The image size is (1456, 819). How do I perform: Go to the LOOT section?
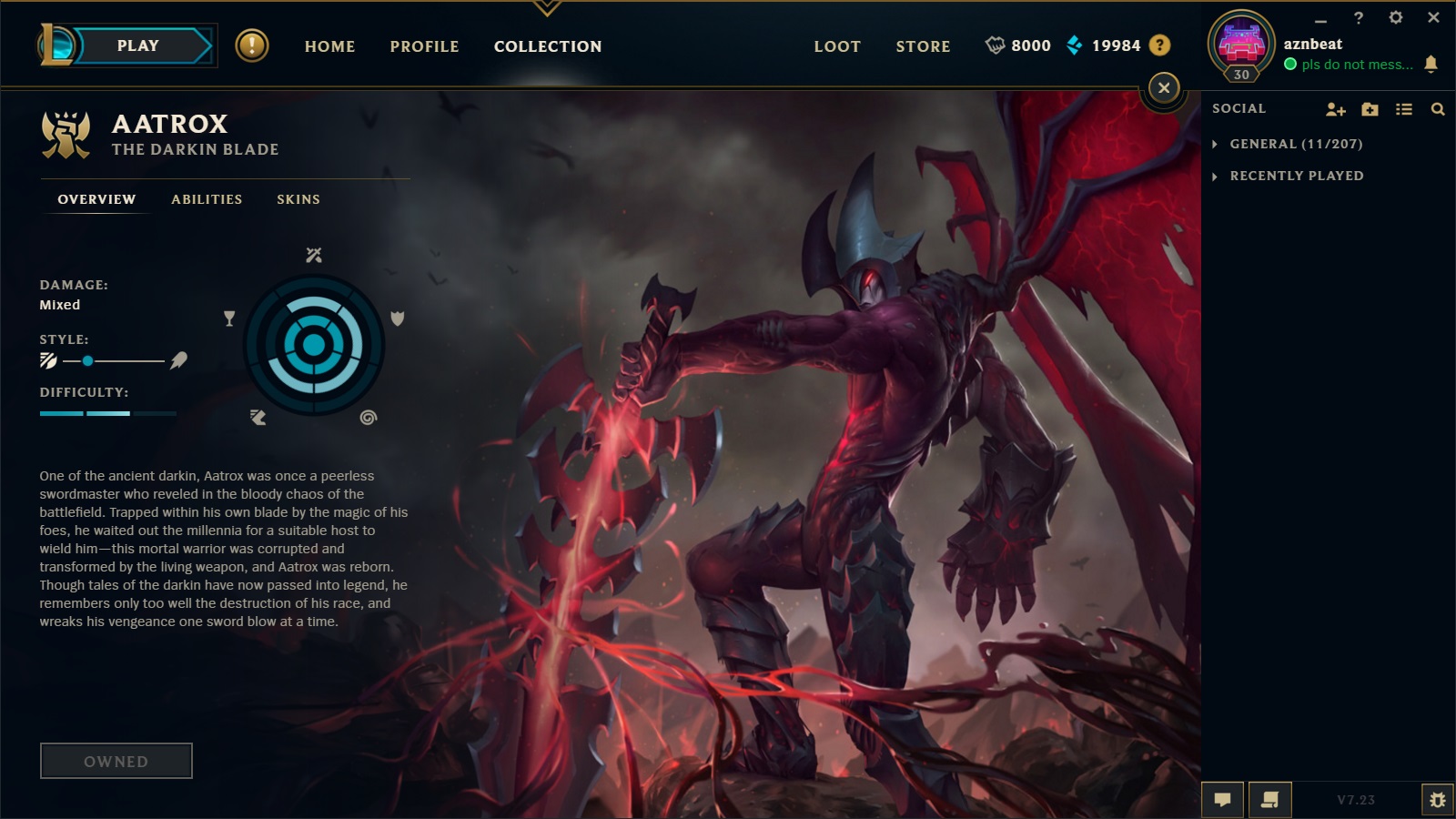point(836,46)
